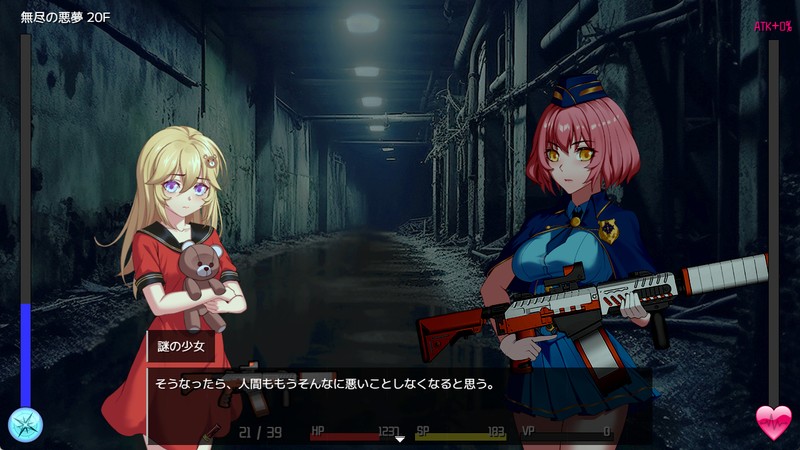Select the pink heartbeat heart icon
800x450 pixels.
pos(773,423)
